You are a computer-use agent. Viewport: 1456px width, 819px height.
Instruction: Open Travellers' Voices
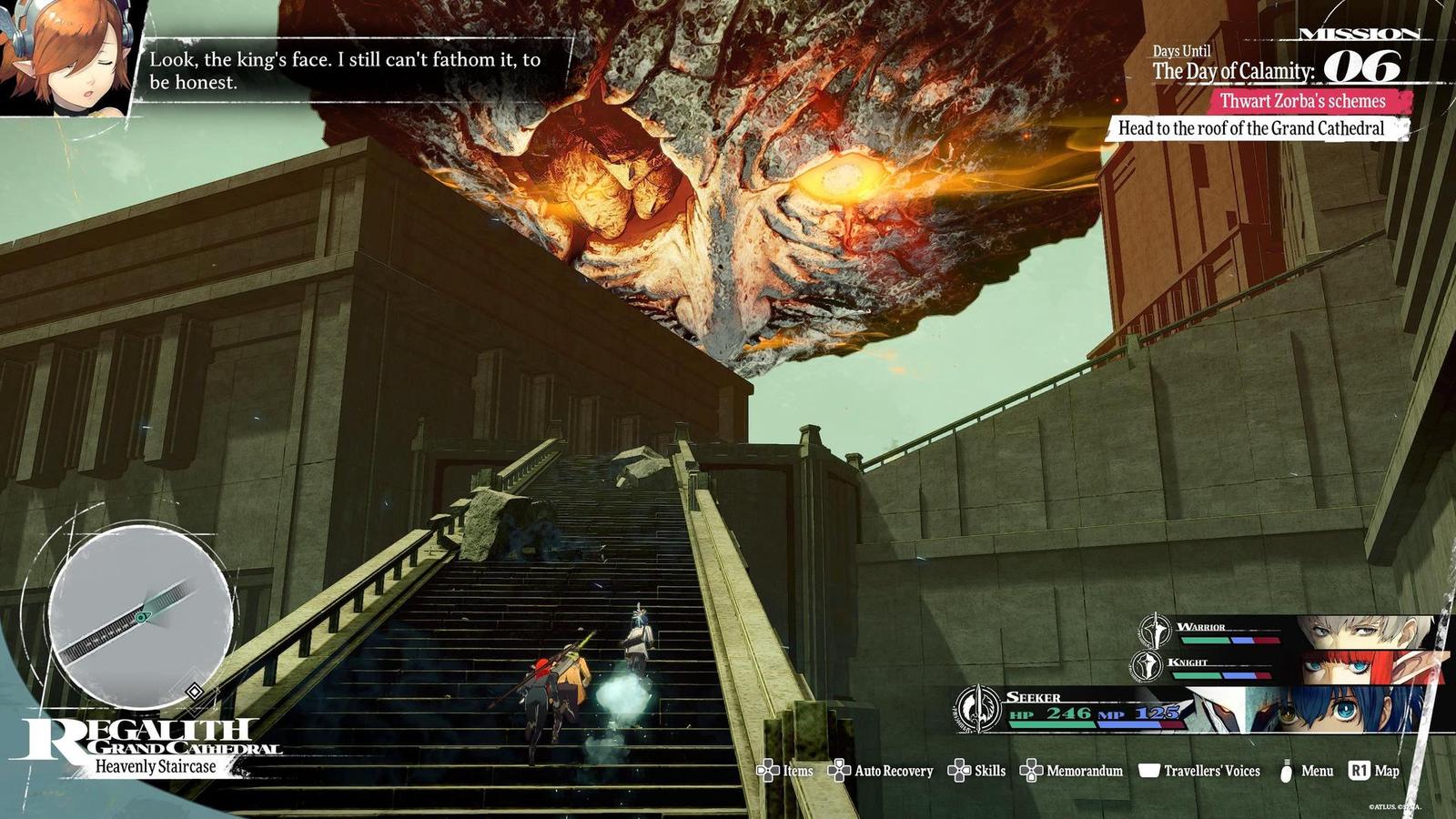[x=1199, y=771]
